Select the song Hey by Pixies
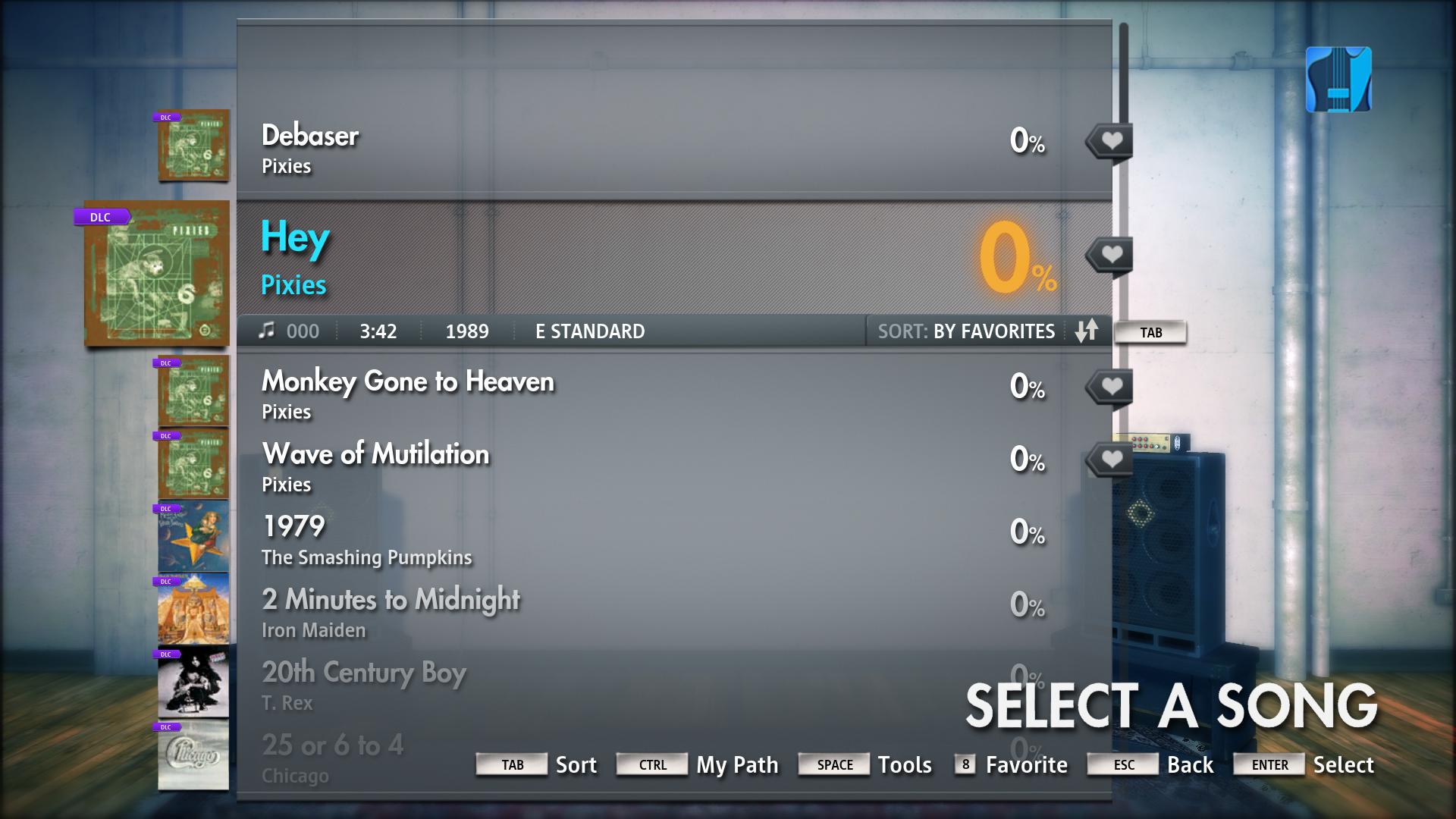Viewport: 1456px width, 819px height. click(x=531, y=254)
